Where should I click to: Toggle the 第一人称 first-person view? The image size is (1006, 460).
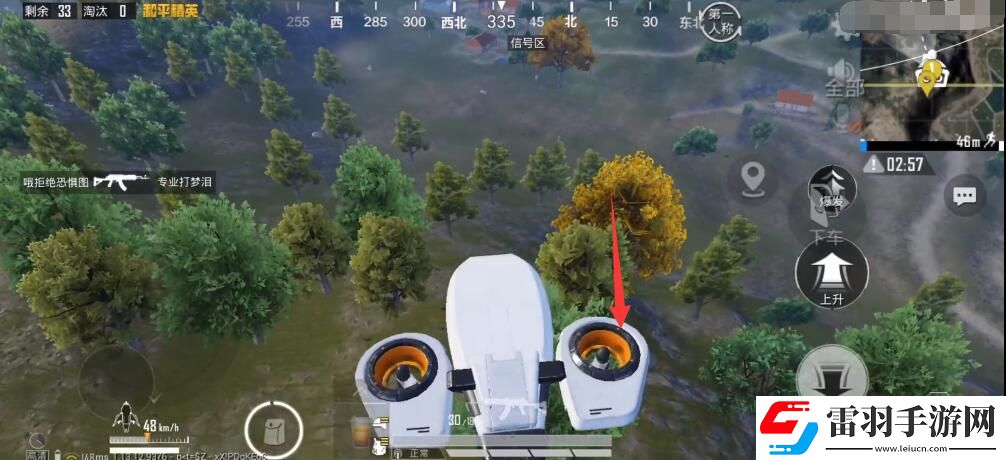click(x=723, y=21)
